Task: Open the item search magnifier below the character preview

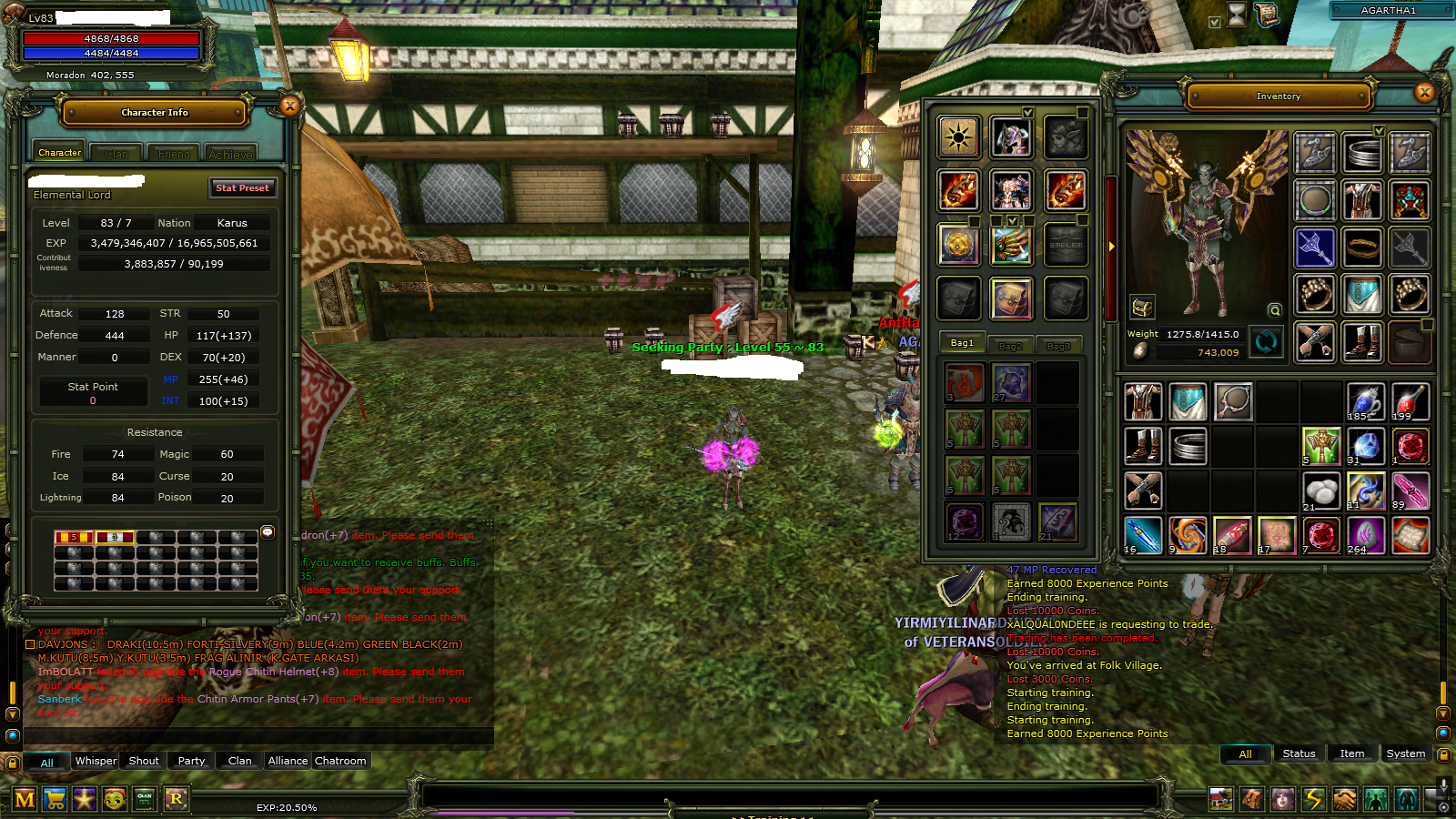Action: click(1274, 310)
